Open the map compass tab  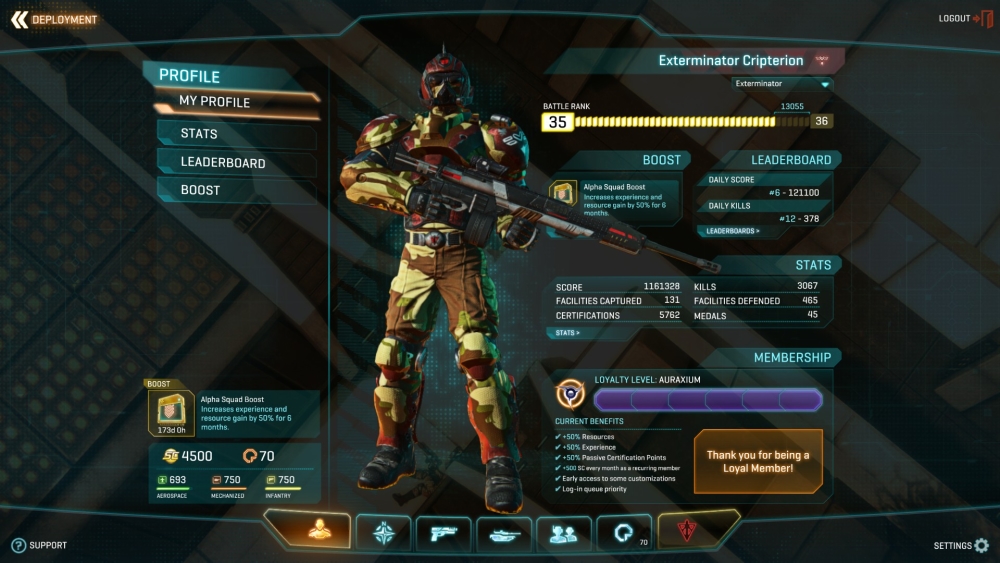point(384,532)
